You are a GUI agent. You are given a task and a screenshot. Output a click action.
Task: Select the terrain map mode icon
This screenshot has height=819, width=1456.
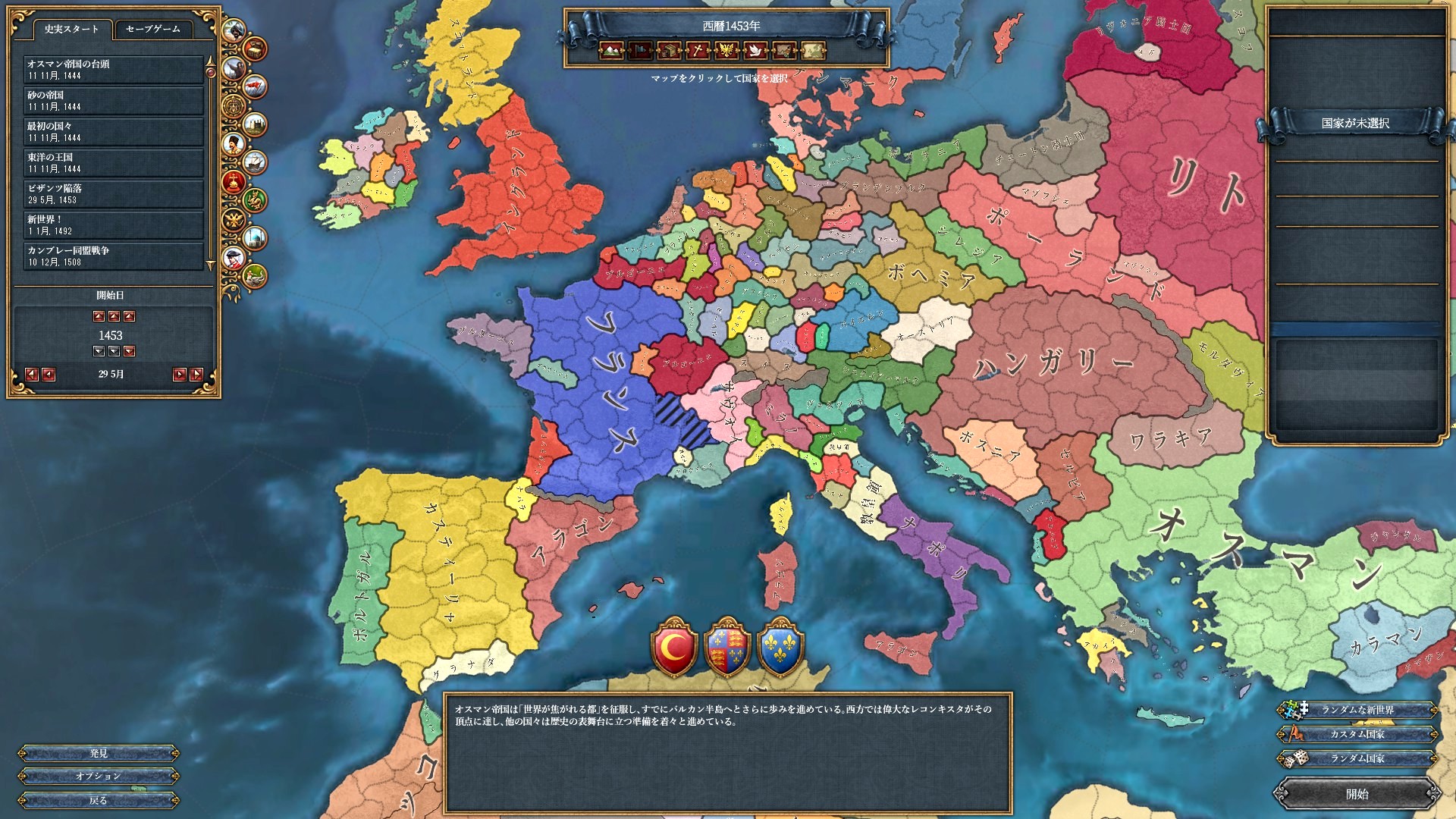coord(610,51)
